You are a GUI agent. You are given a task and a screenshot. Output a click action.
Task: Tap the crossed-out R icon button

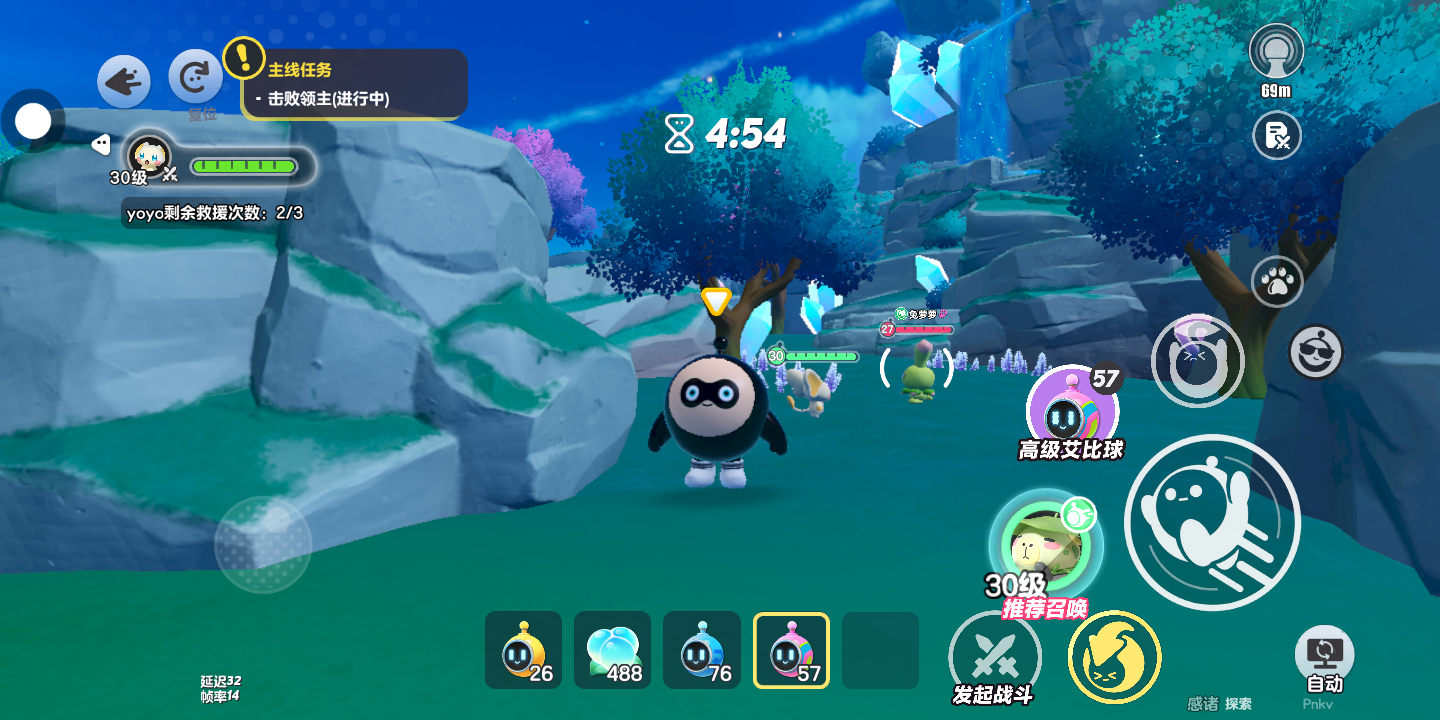coord(1276,135)
